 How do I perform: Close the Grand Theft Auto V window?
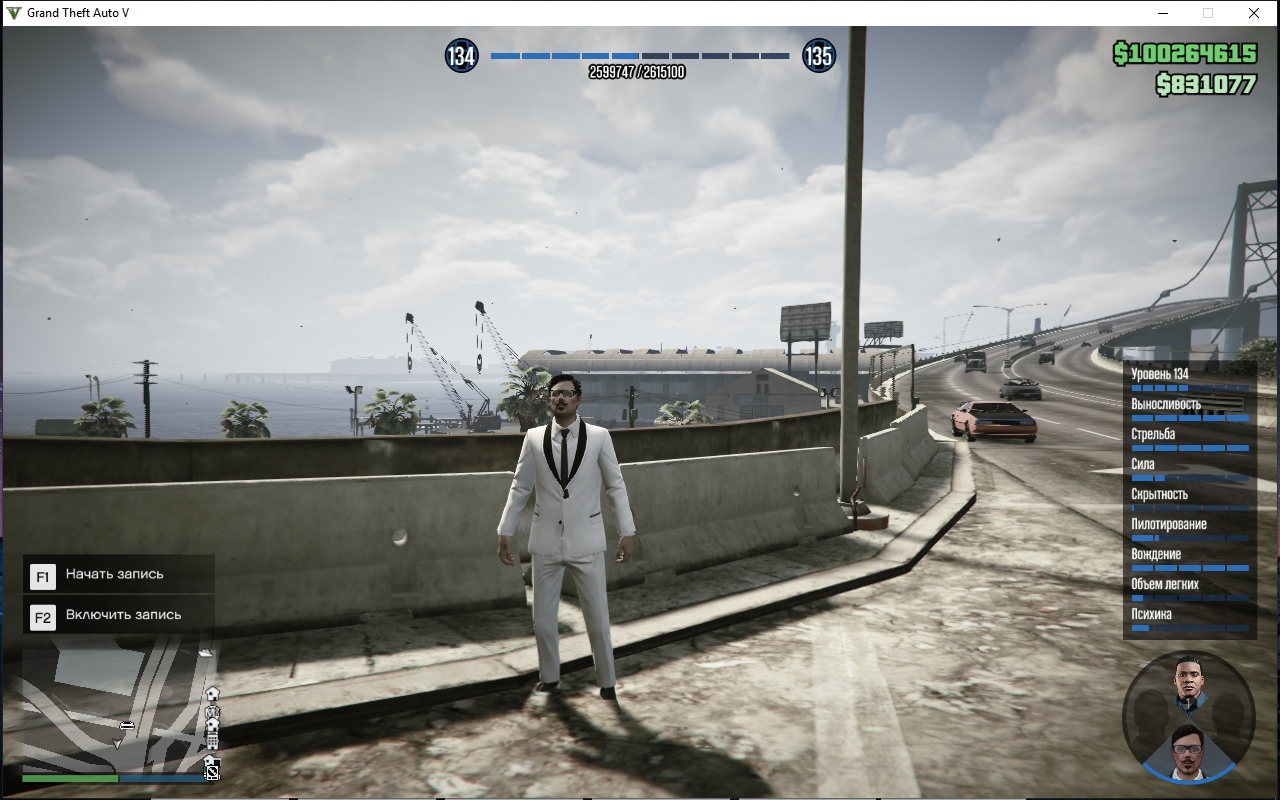1254,13
